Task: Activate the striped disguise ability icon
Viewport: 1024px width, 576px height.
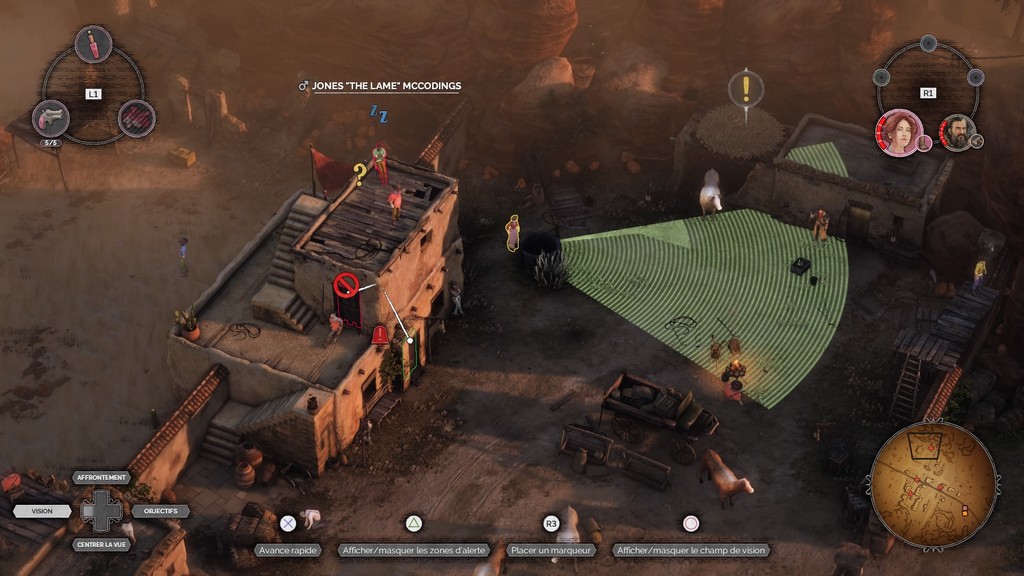Action: [137, 118]
